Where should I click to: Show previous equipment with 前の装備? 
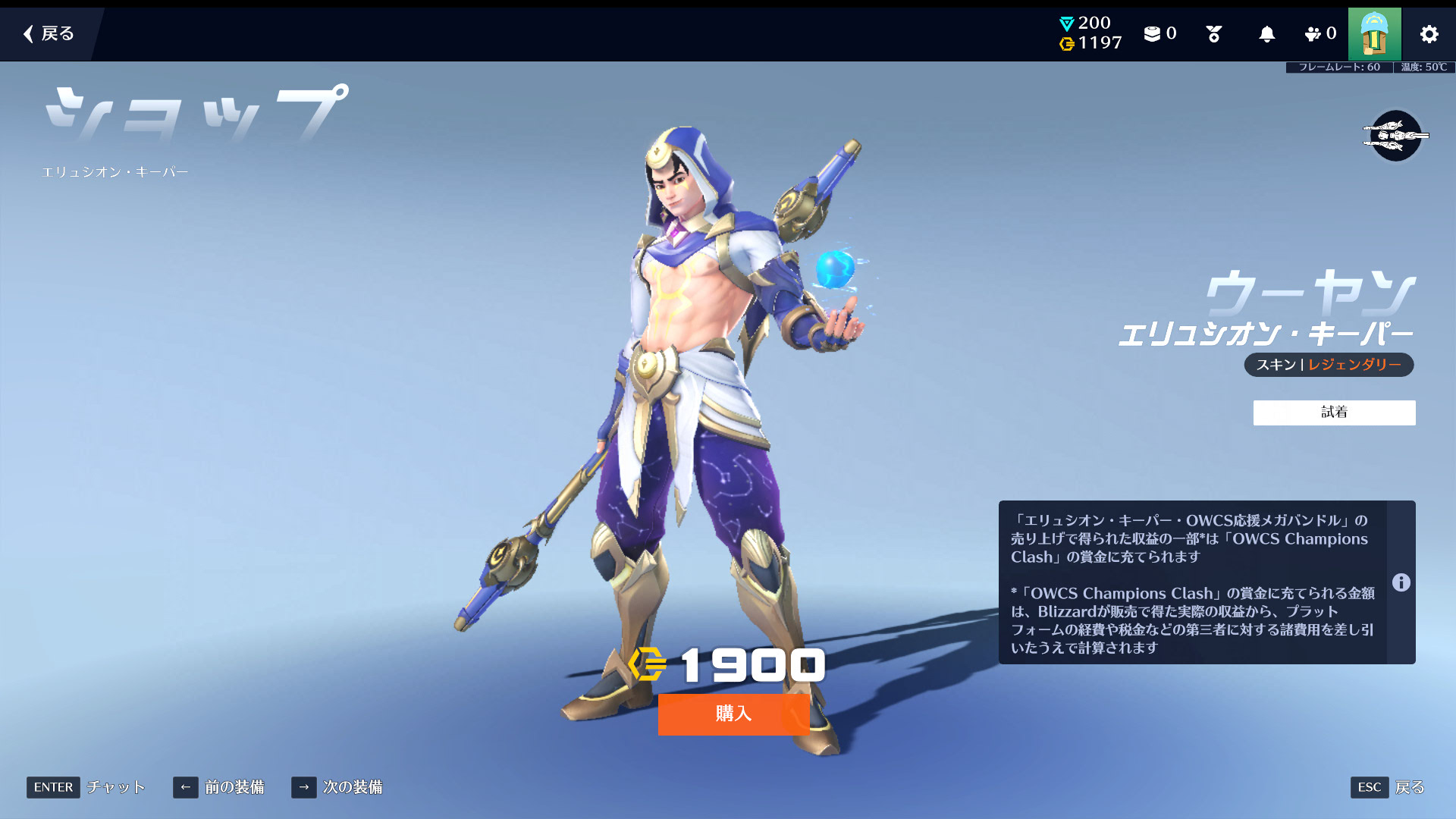tap(219, 787)
